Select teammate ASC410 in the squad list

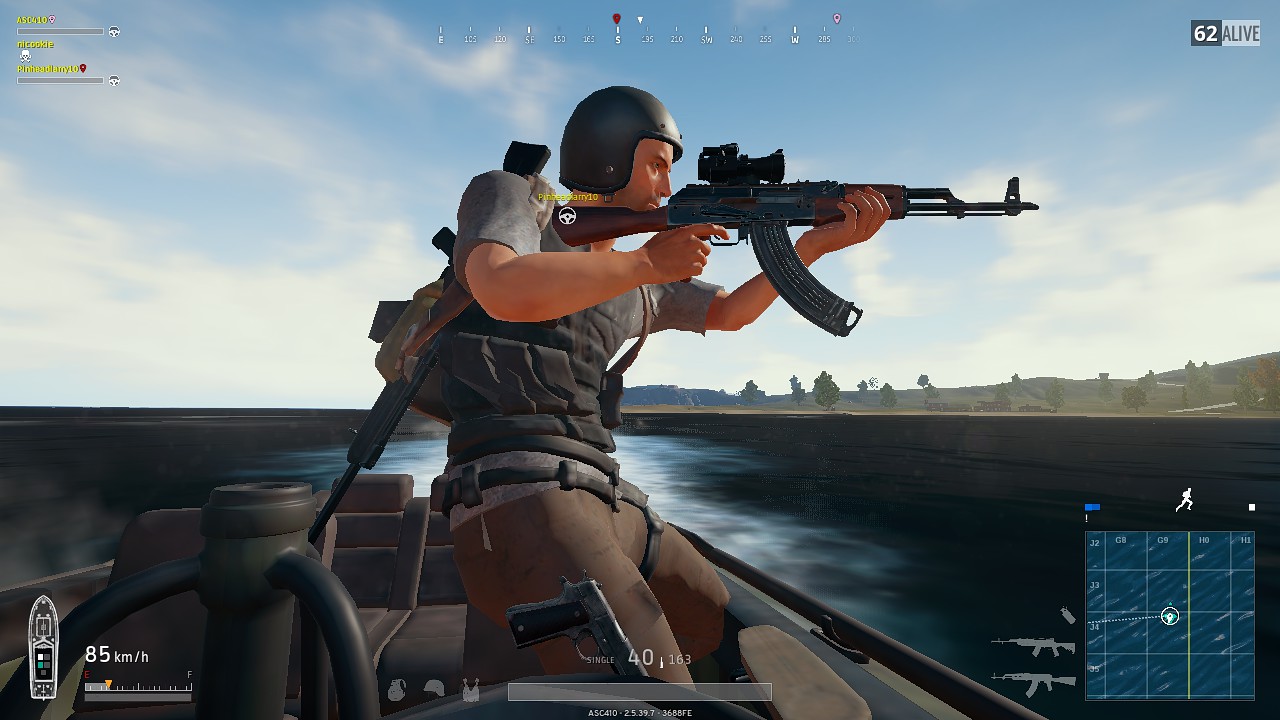coord(31,20)
